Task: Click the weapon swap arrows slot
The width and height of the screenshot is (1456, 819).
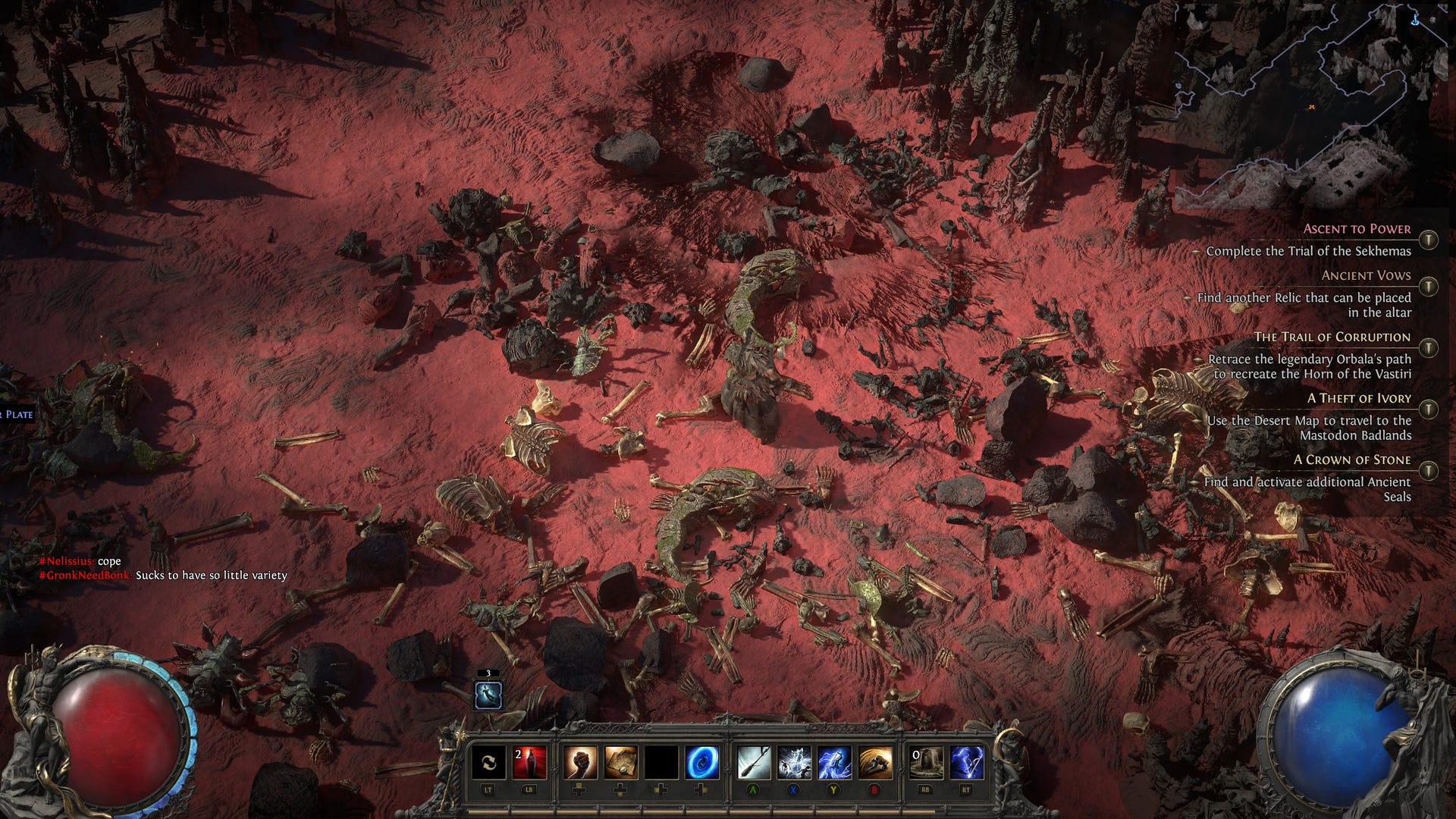Action: tap(488, 761)
